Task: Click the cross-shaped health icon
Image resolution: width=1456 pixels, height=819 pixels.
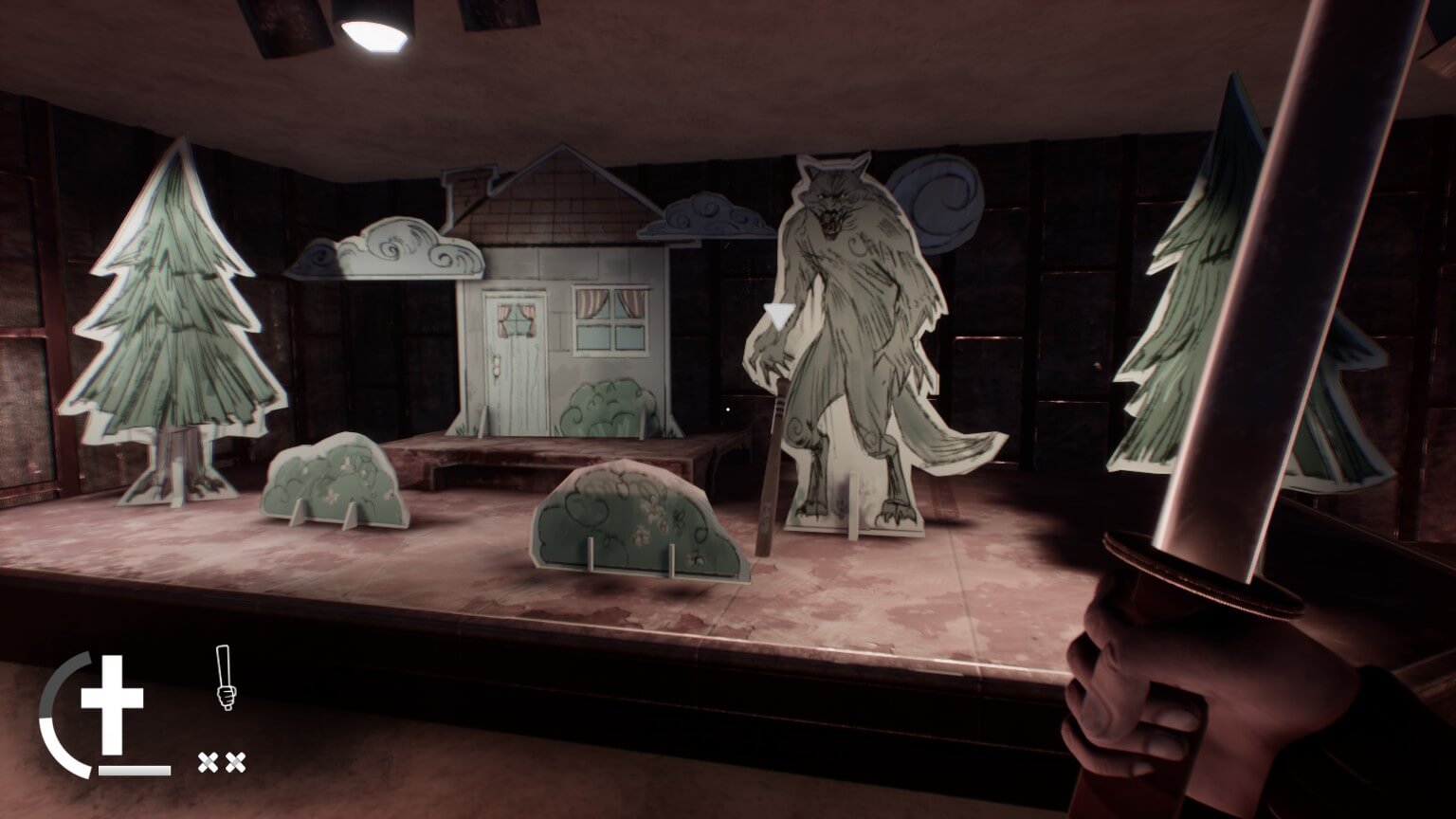Action: (x=111, y=701)
